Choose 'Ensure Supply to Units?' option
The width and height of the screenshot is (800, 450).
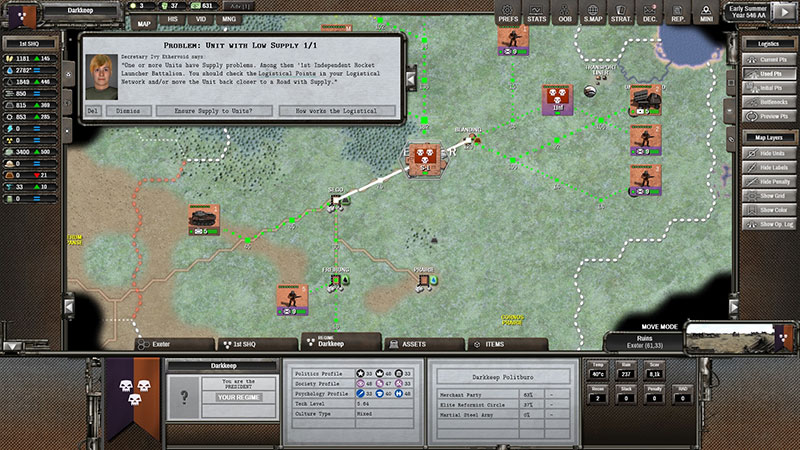[x=210, y=111]
